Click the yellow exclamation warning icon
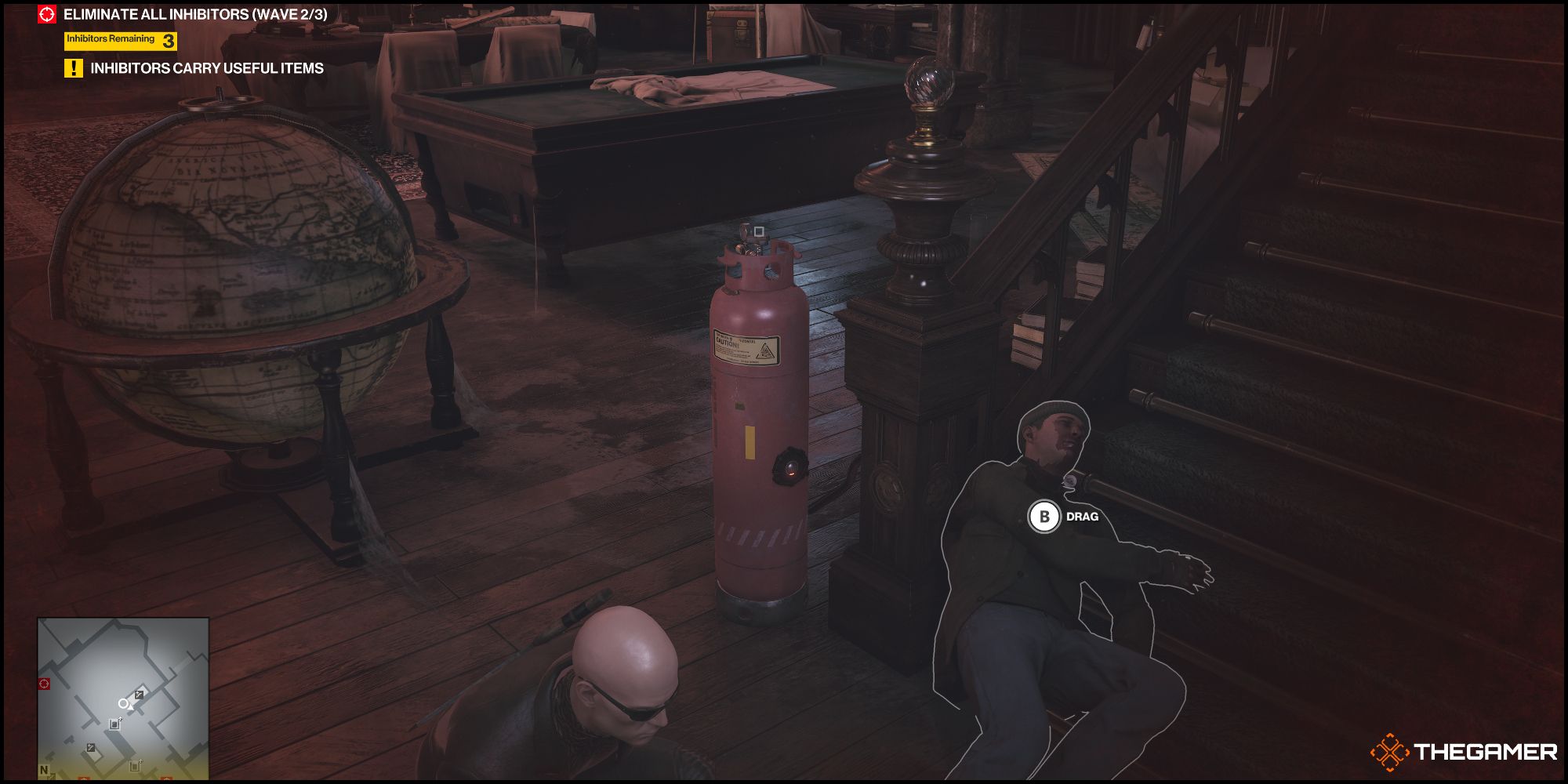 pos(73,69)
